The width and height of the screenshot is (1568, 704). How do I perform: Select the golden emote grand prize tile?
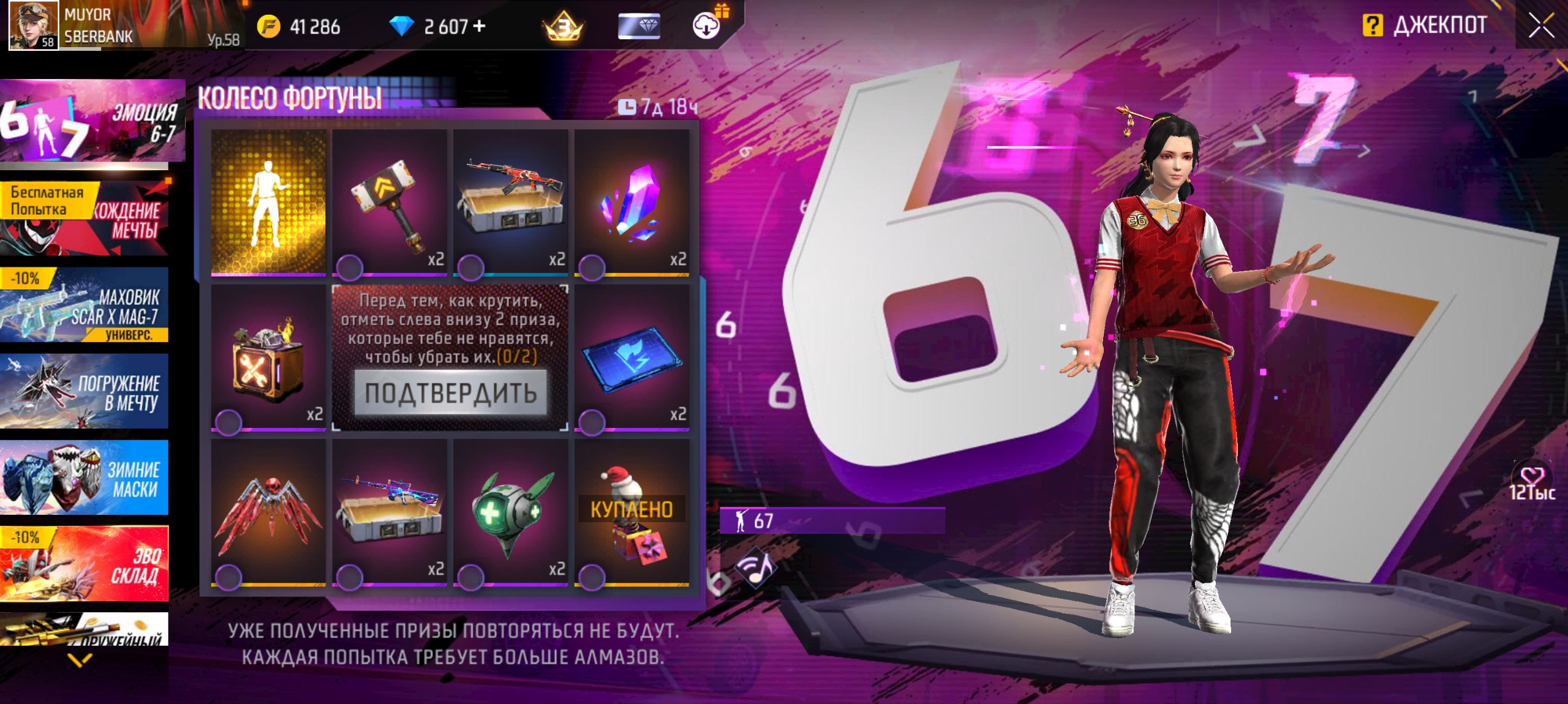pyautogui.click(x=268, y=201)
